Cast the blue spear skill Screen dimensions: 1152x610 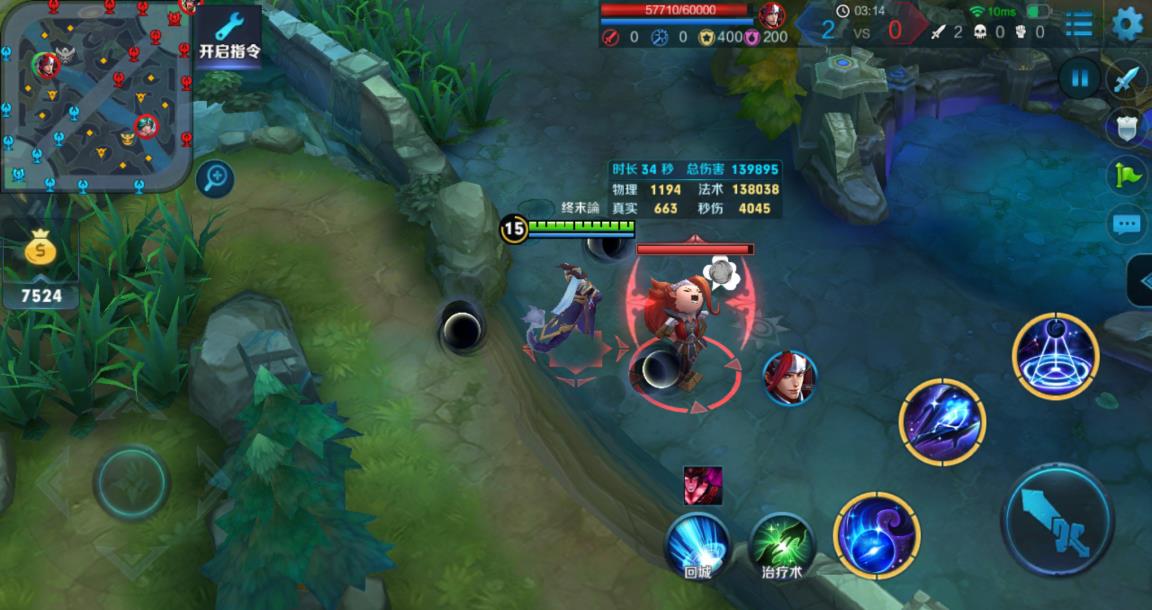pos(942,421)
